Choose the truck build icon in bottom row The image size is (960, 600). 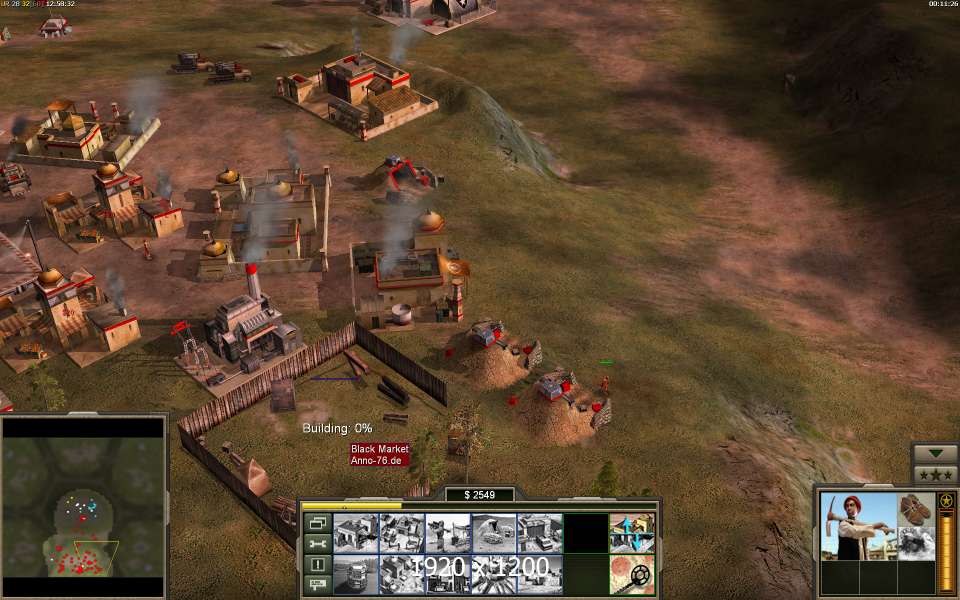coord(356,575)
